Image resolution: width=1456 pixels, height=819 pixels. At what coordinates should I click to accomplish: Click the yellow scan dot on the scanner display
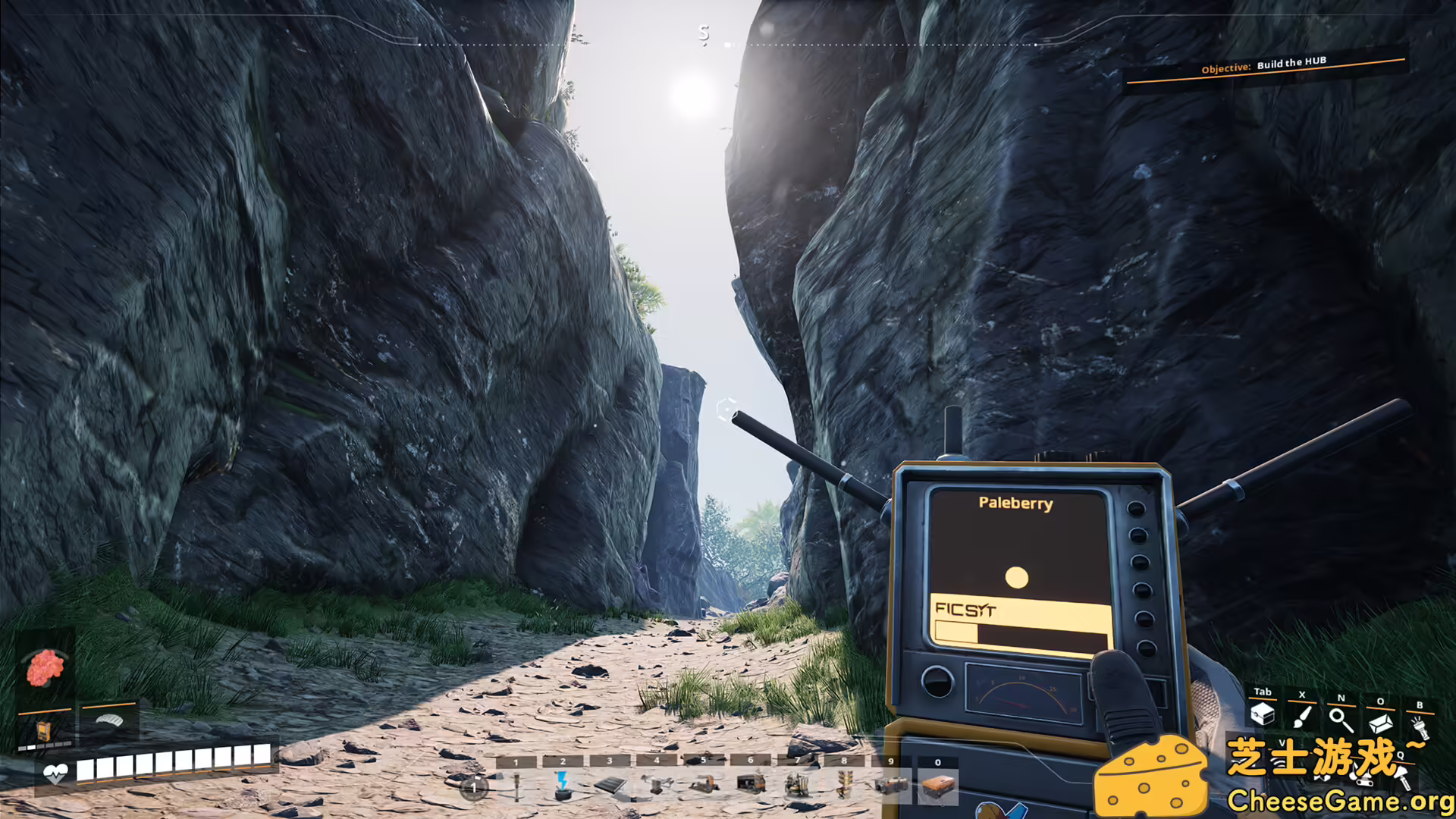tap(1015, 577)
